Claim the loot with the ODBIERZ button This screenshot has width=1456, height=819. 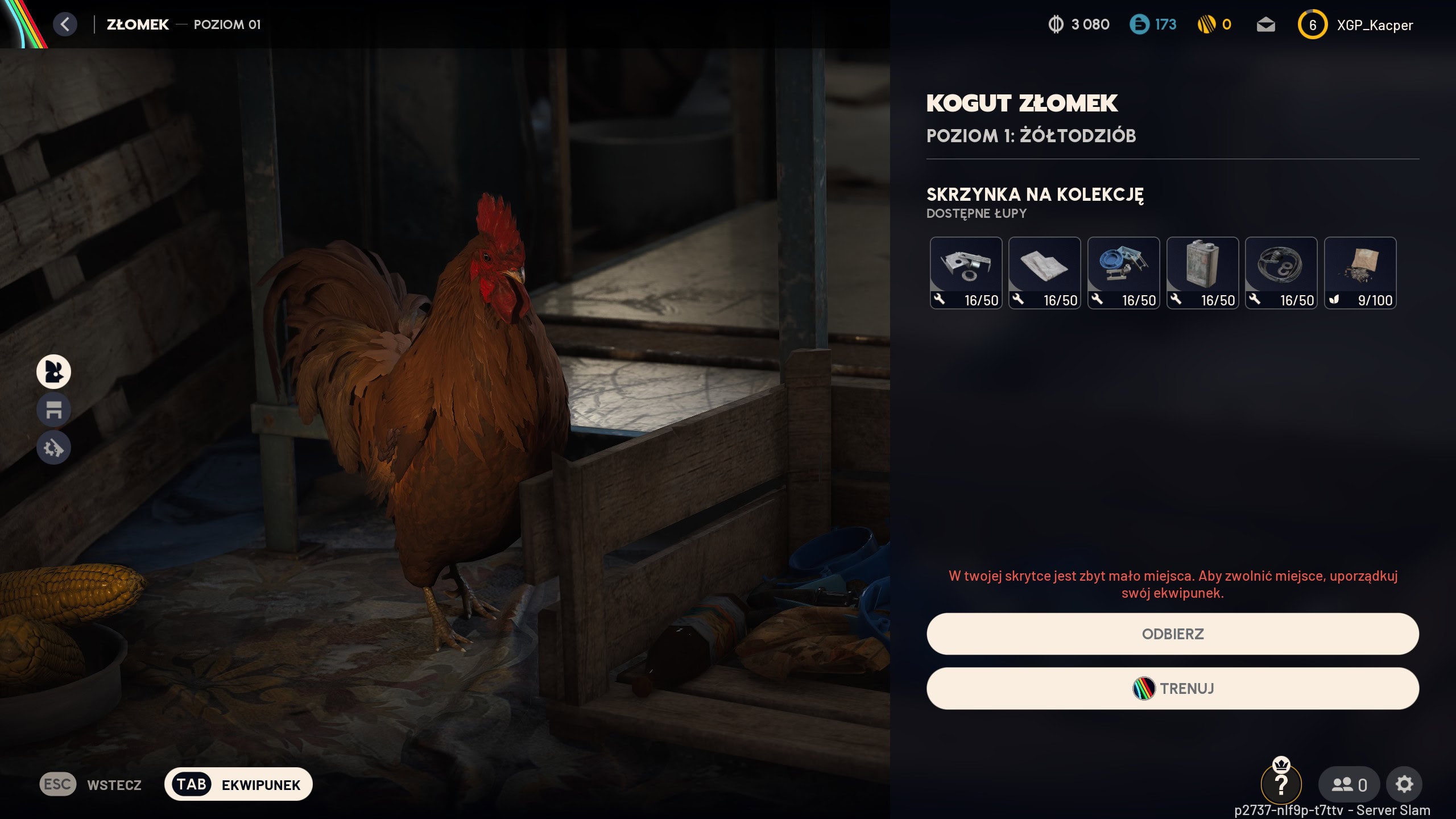pos(1172,634)
